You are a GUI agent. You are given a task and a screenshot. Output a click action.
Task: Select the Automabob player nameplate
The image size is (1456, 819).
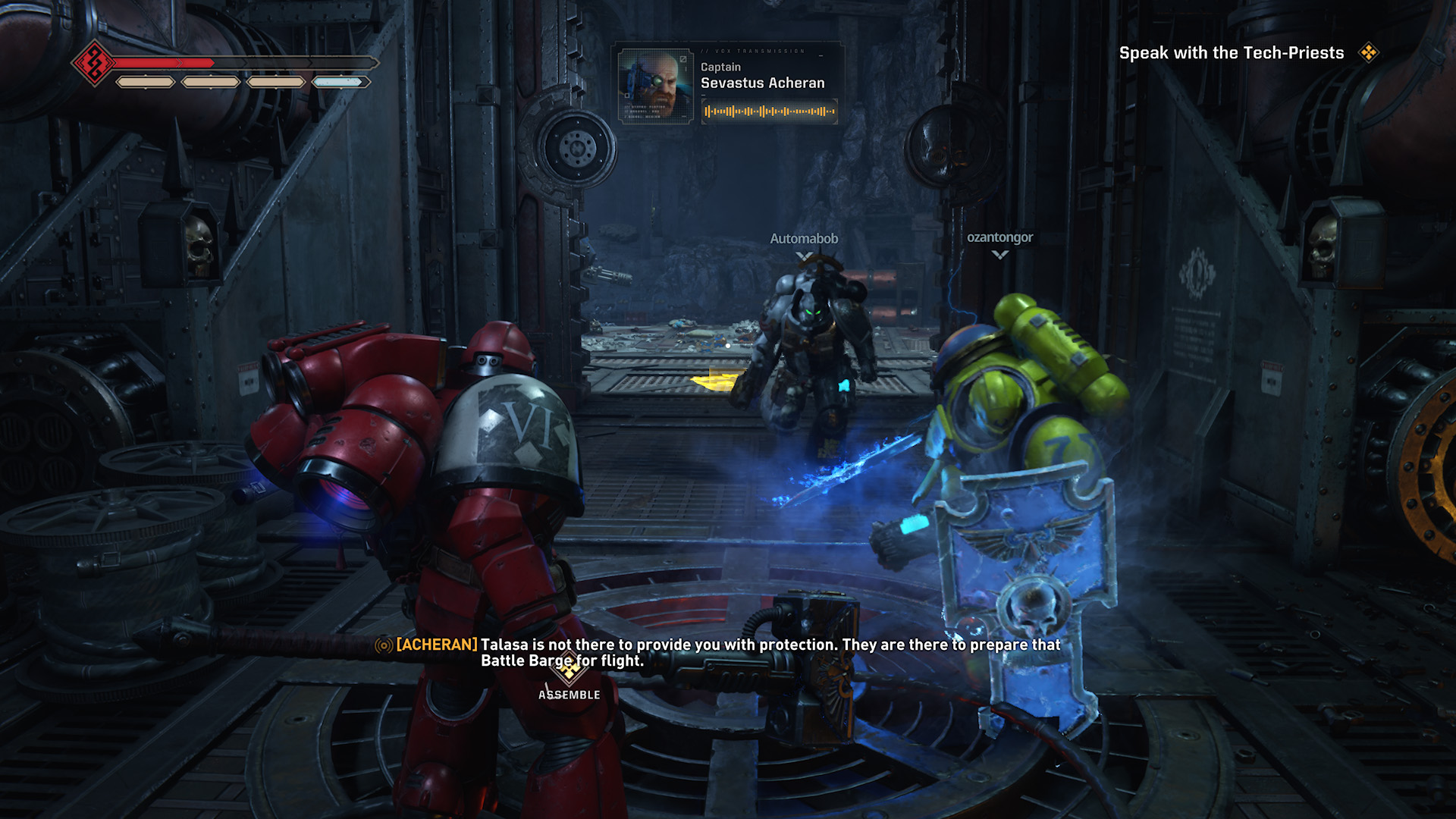pyautogui.click(x=804, y=239)
